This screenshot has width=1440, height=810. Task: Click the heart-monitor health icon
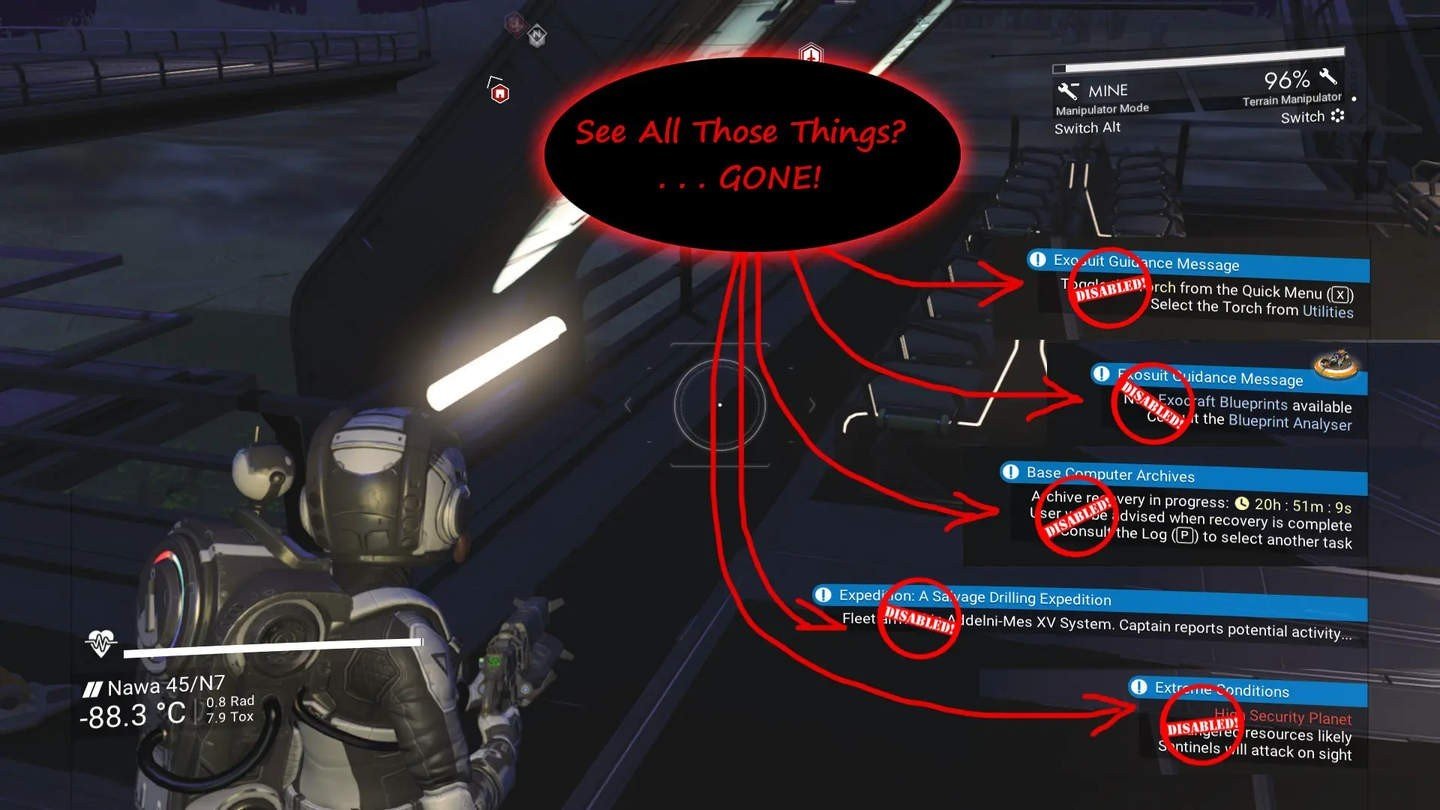point(101,645)
